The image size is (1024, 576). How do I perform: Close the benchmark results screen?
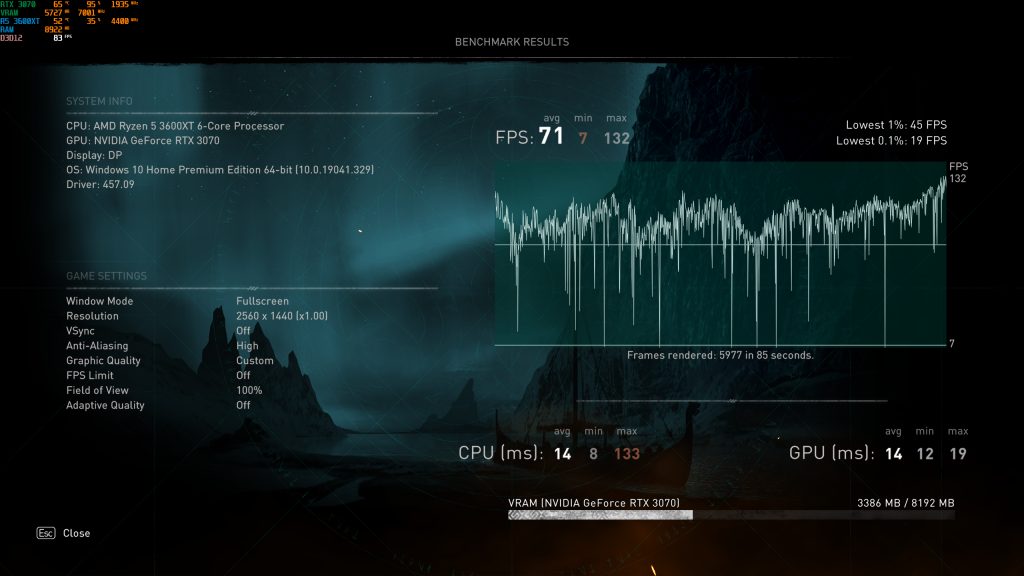pos(65,533)
